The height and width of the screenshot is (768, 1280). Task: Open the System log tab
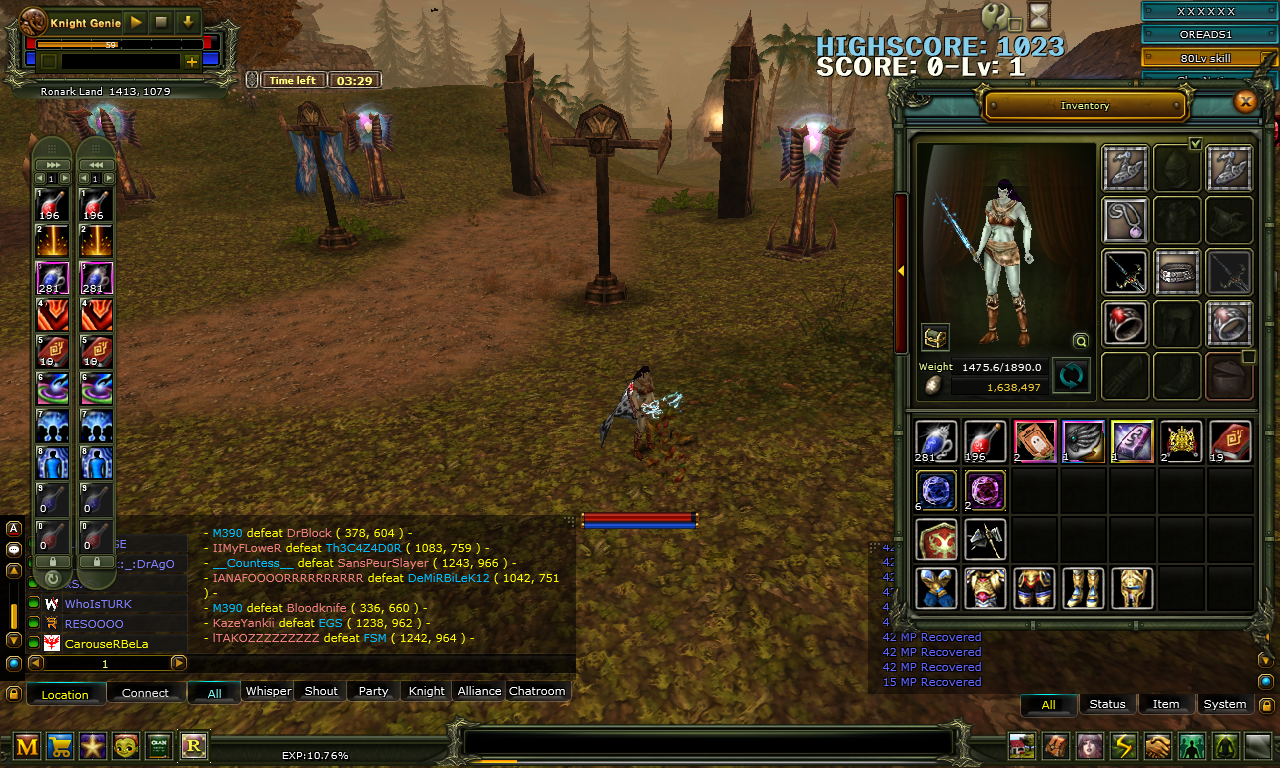point(1225,704)
